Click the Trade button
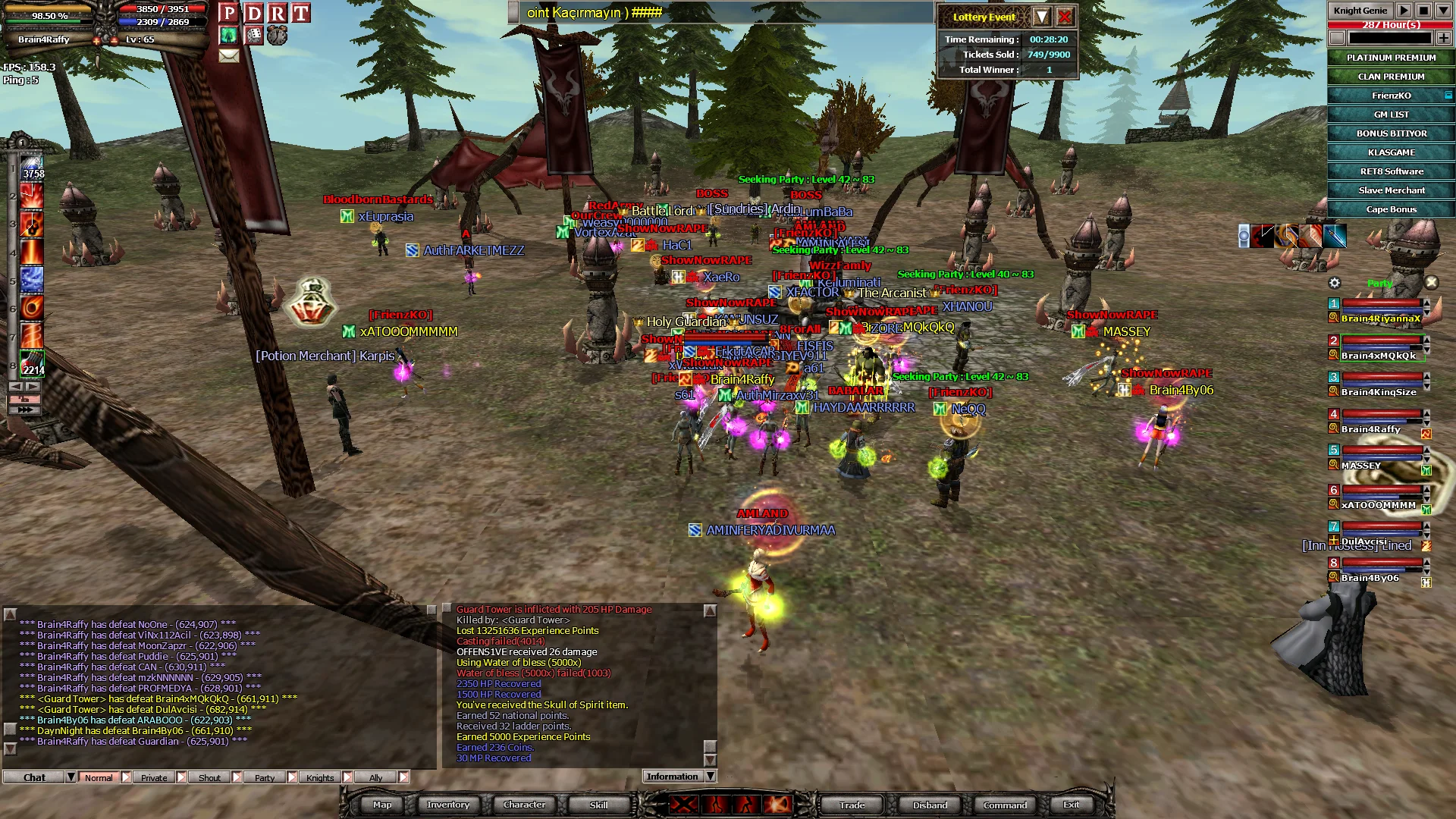 tap(852, 805)
